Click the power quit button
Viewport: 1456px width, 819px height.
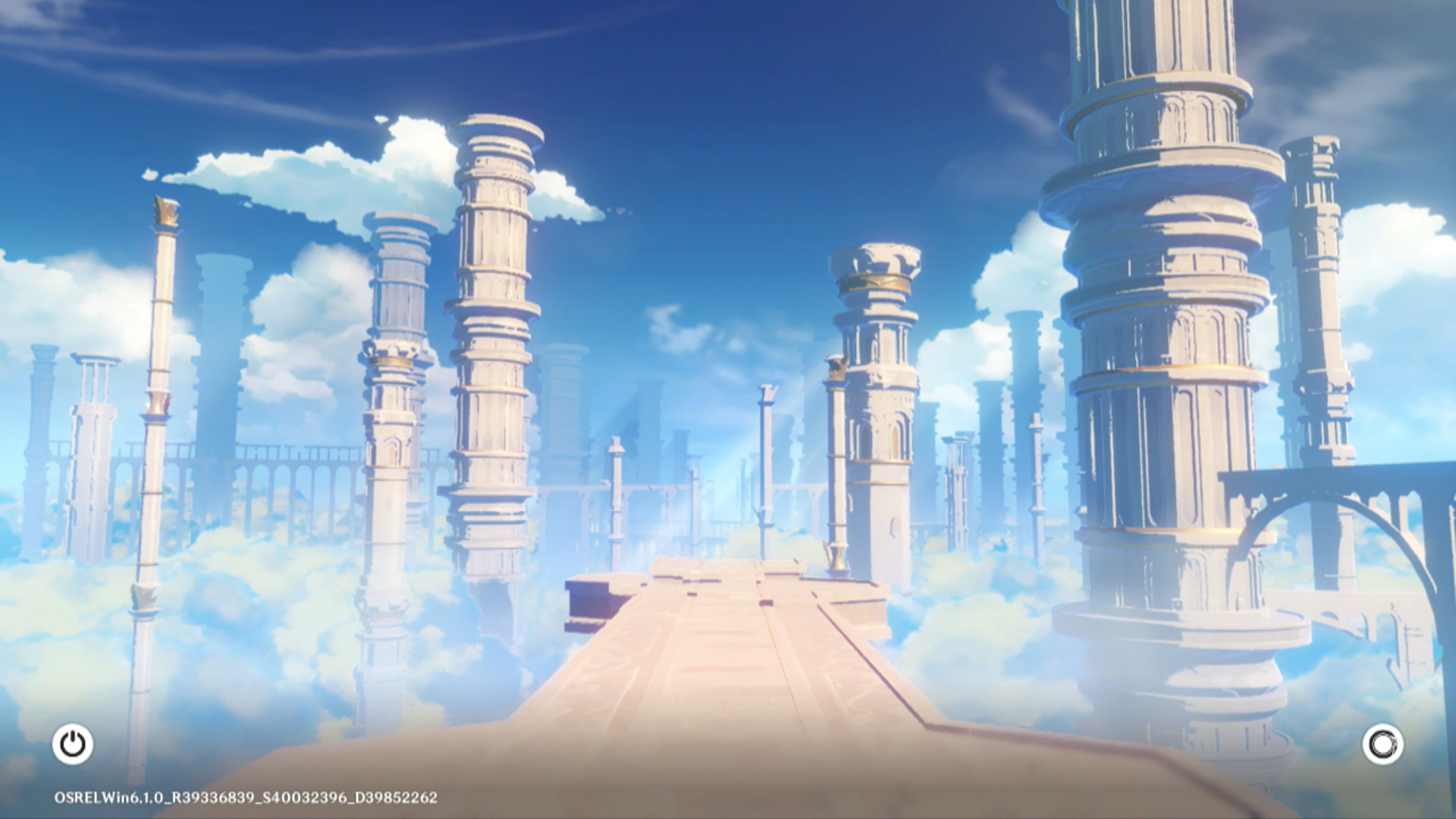(73, 744)
